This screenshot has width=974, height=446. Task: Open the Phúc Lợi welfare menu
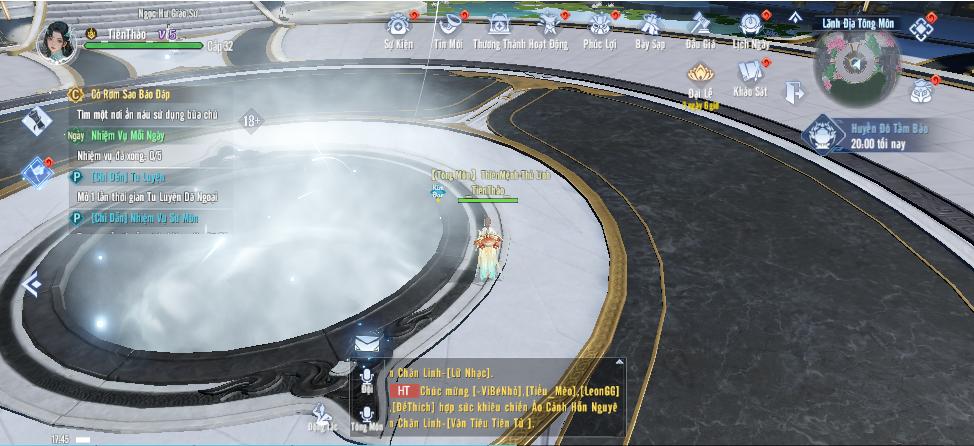(x=602, y=26)
